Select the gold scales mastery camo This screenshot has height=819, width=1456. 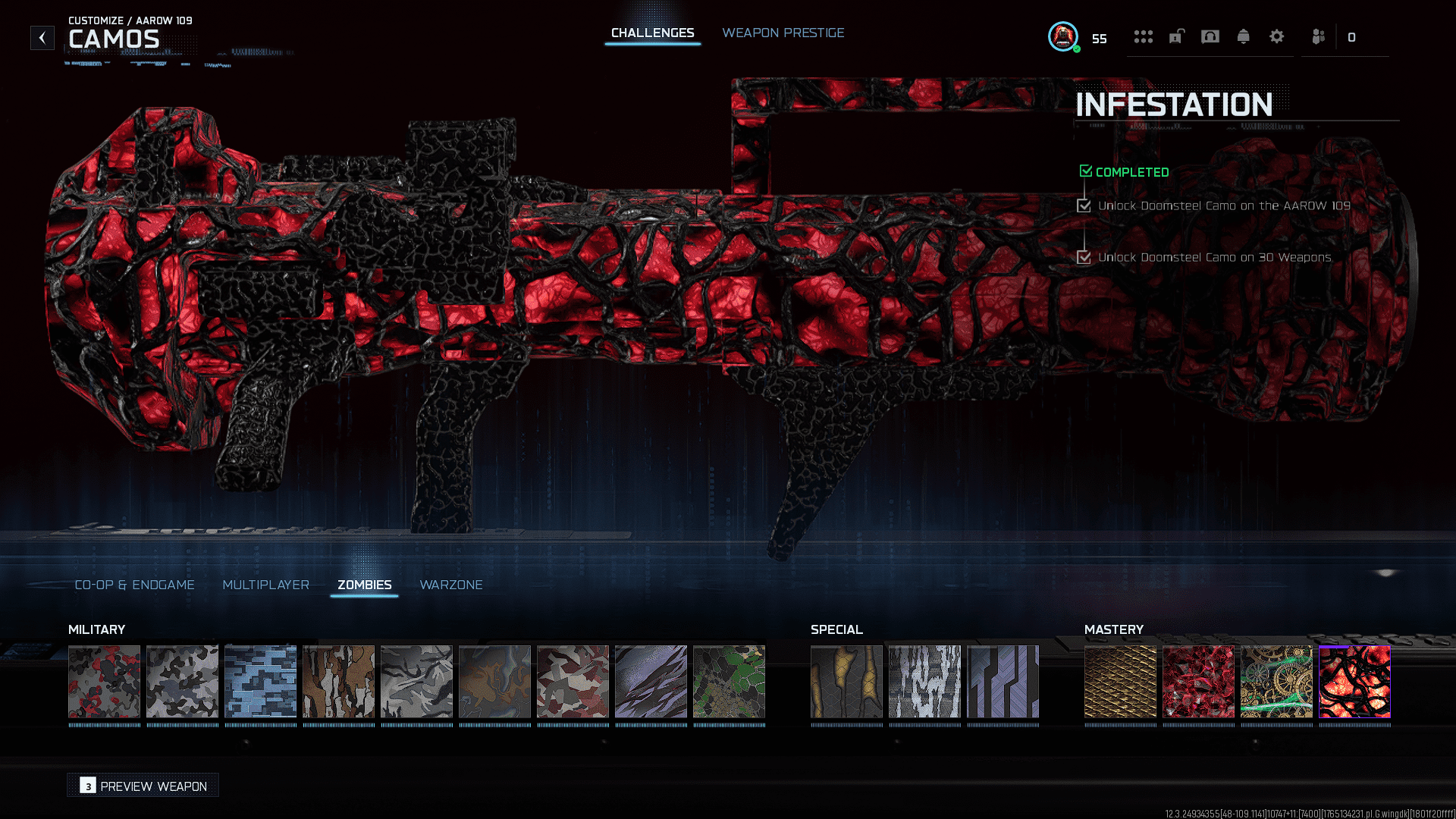click(x=1120, y=681)
